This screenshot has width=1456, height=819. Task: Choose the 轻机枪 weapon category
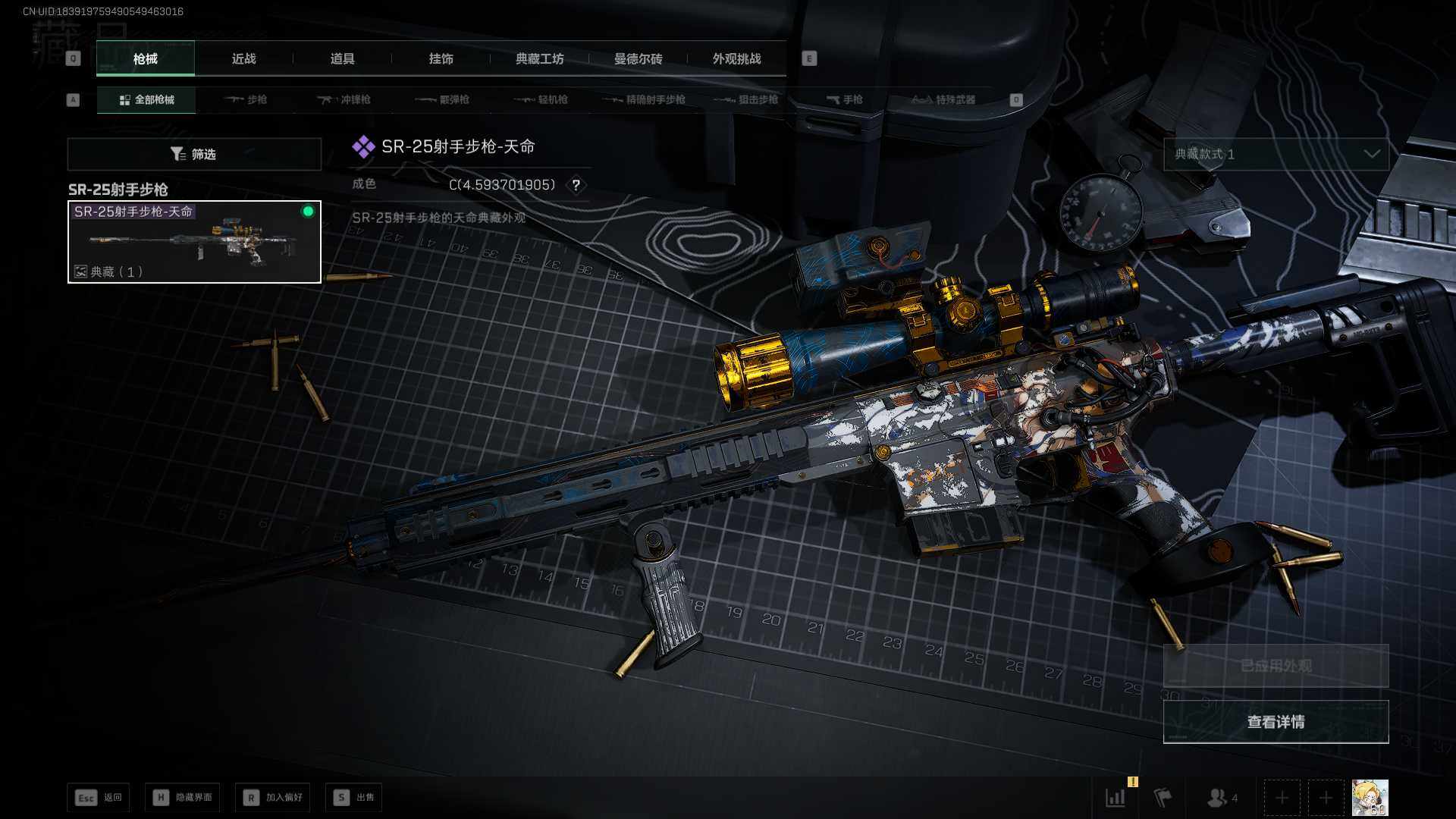click(541, 99)
